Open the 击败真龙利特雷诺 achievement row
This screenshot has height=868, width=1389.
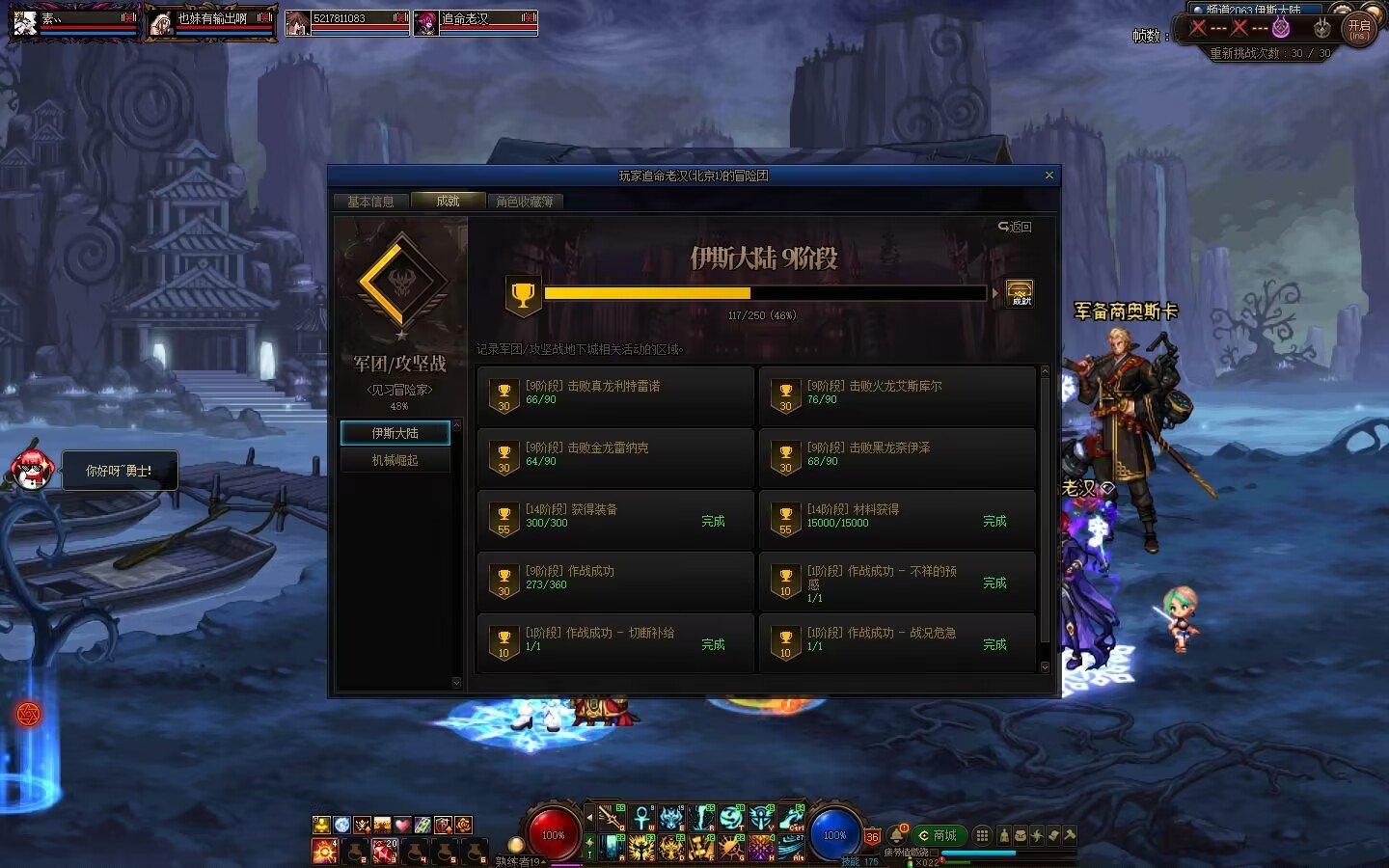click(615, 395)
